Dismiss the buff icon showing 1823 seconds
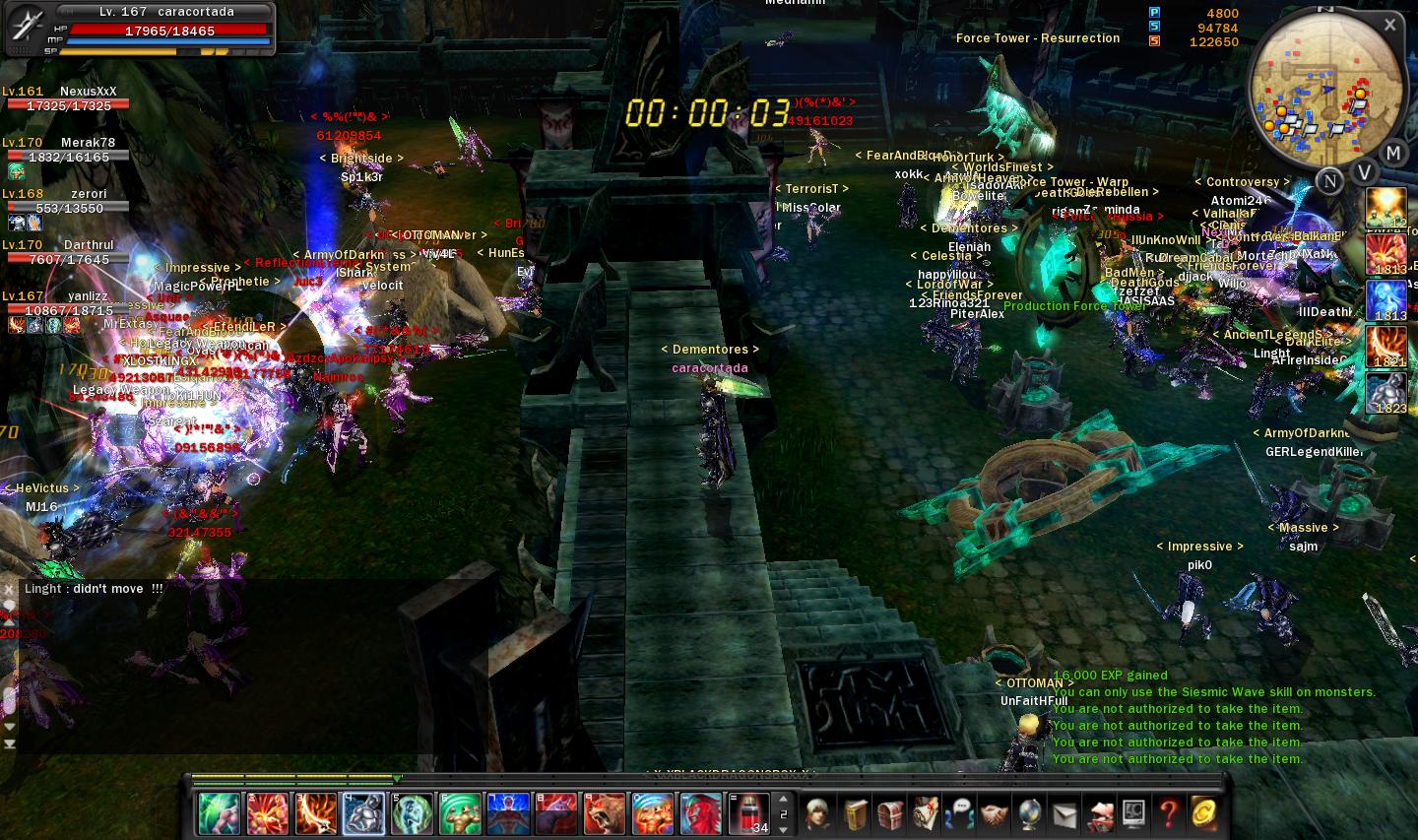Screen dimensions: 1418x840 1386,390
